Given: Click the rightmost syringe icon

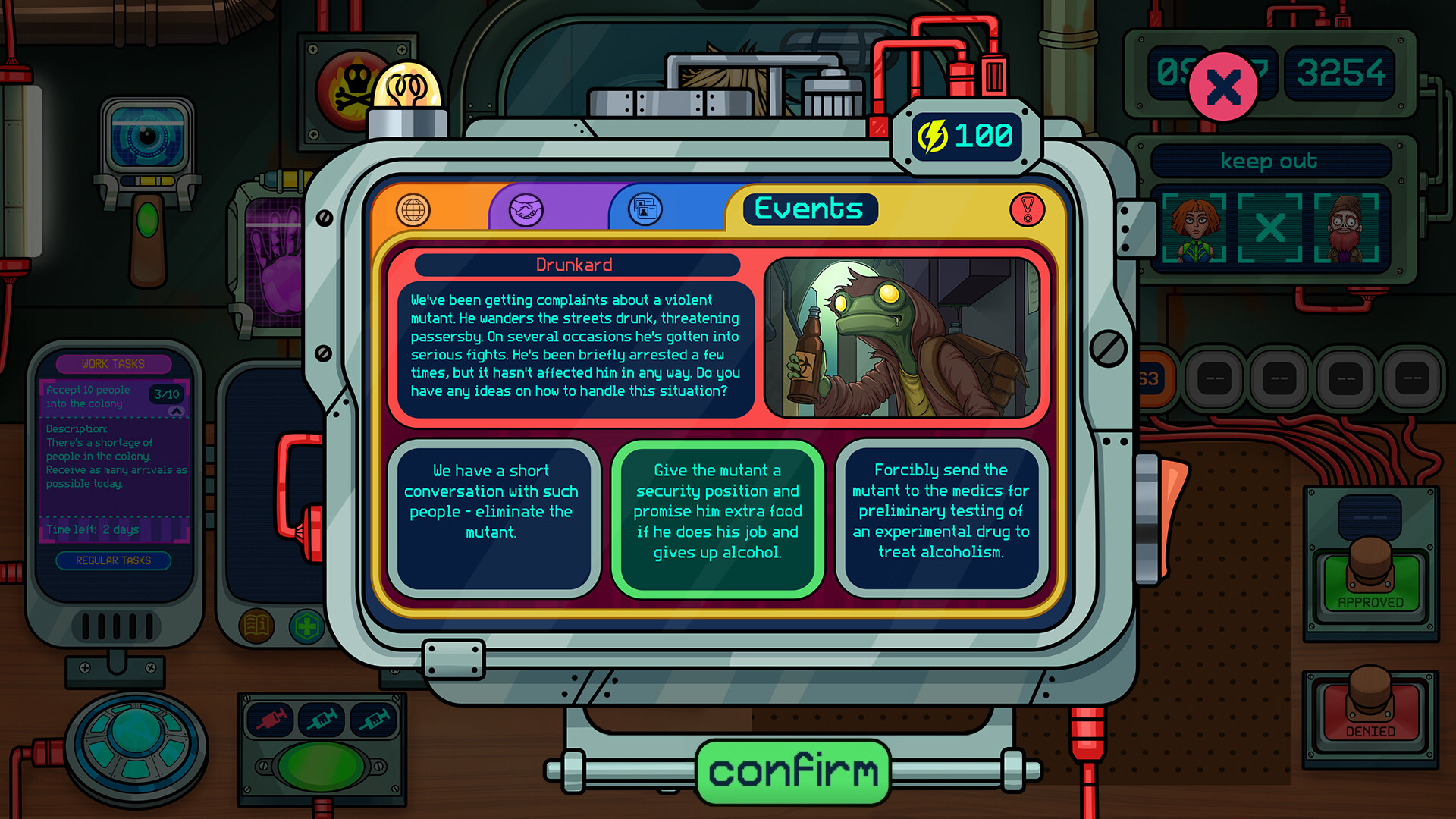Looking at the screenshot, I should [x=372, y=720].
